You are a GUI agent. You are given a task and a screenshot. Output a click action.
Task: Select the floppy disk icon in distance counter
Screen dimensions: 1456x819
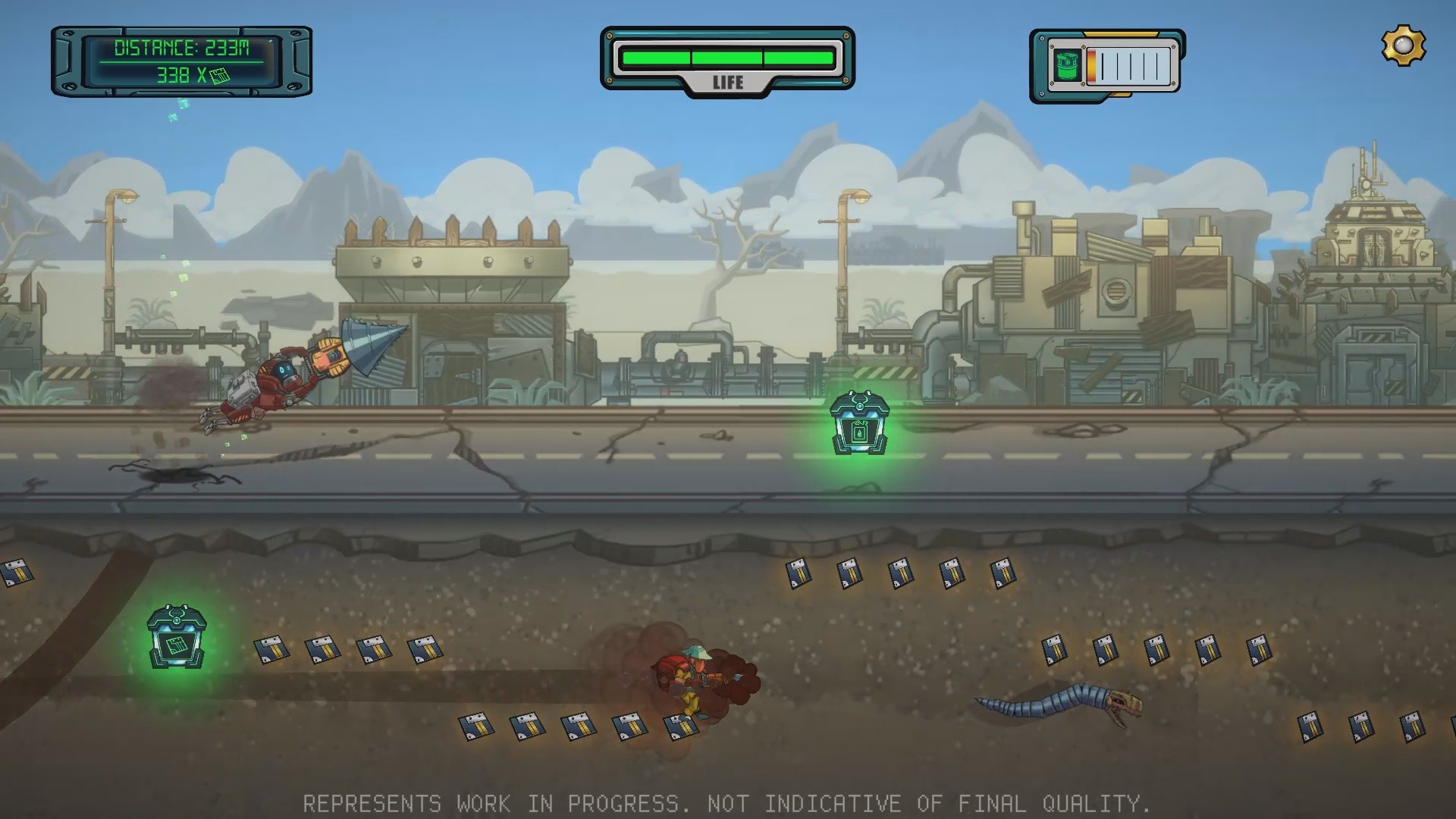click(219, 77)
